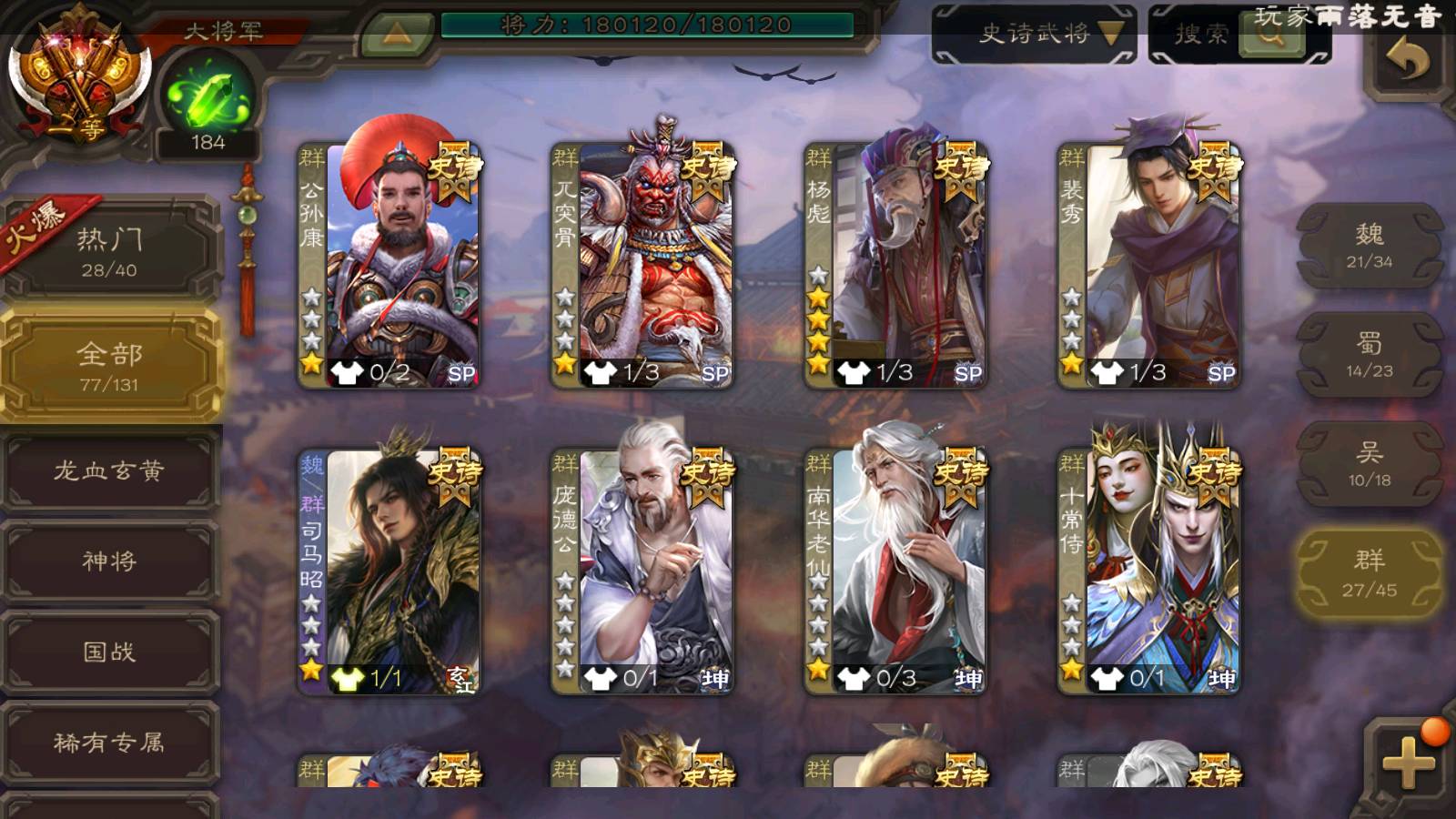Show the 神将 category
This screenshot has height=819, width=1456.
click(109, 561)
